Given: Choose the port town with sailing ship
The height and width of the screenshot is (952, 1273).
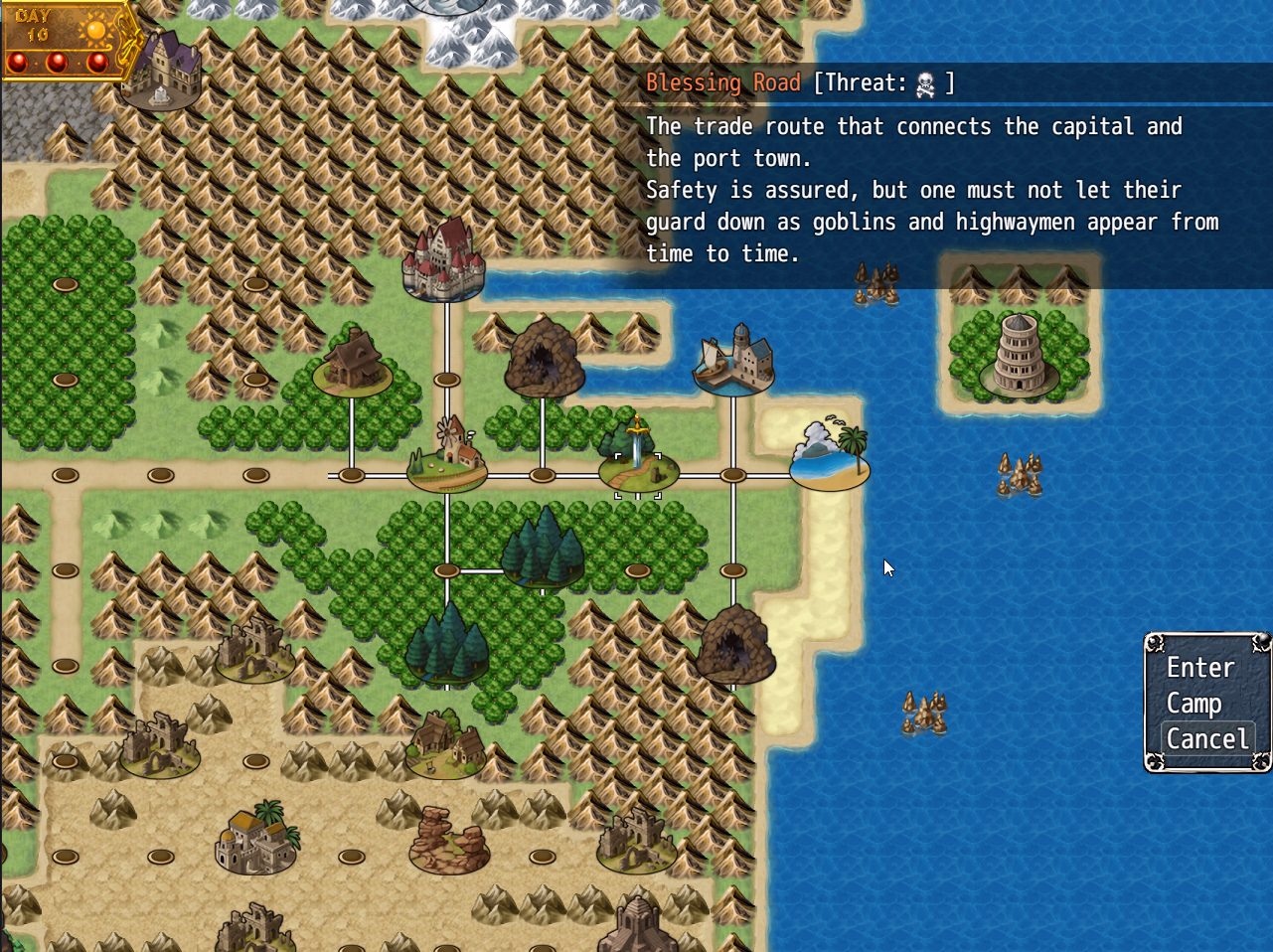Looking at the screenshot, I should tap(733, 360).
